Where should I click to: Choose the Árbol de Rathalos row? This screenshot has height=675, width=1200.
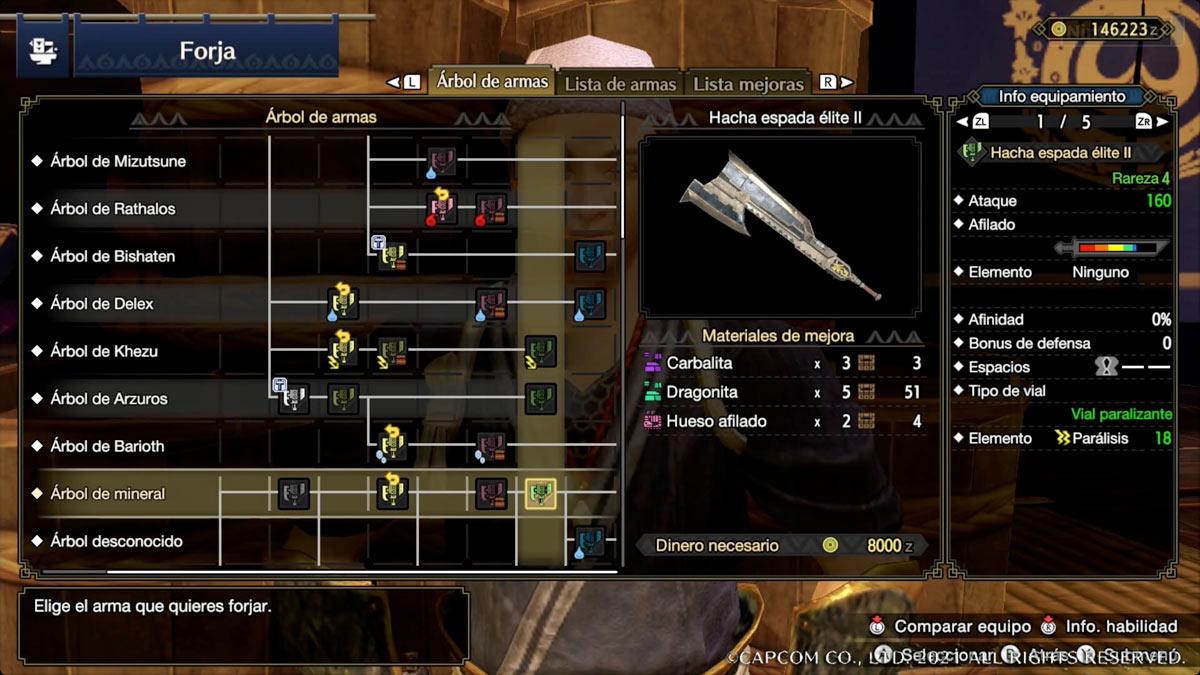pos(112,209)
